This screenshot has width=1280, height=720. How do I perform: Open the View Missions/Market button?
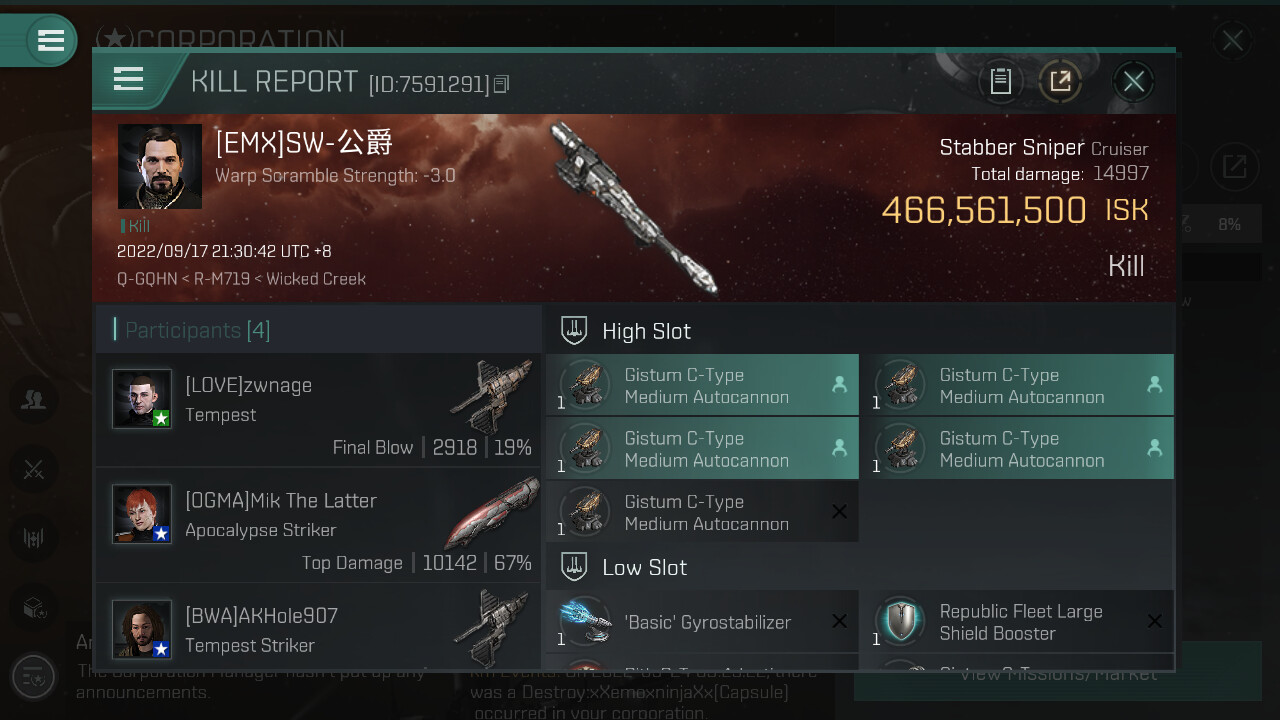(1057, 676)
